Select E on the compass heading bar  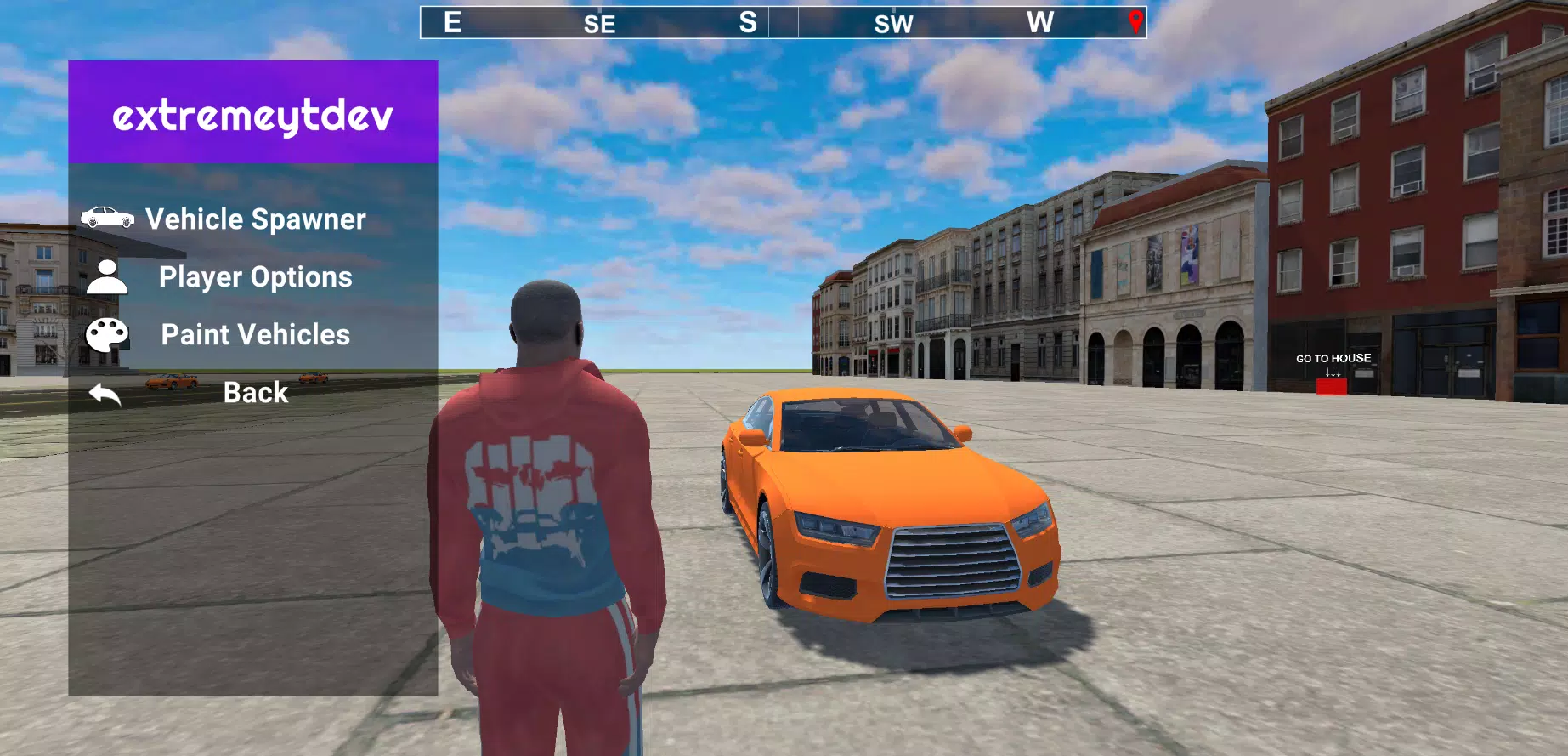pos(451,22)
